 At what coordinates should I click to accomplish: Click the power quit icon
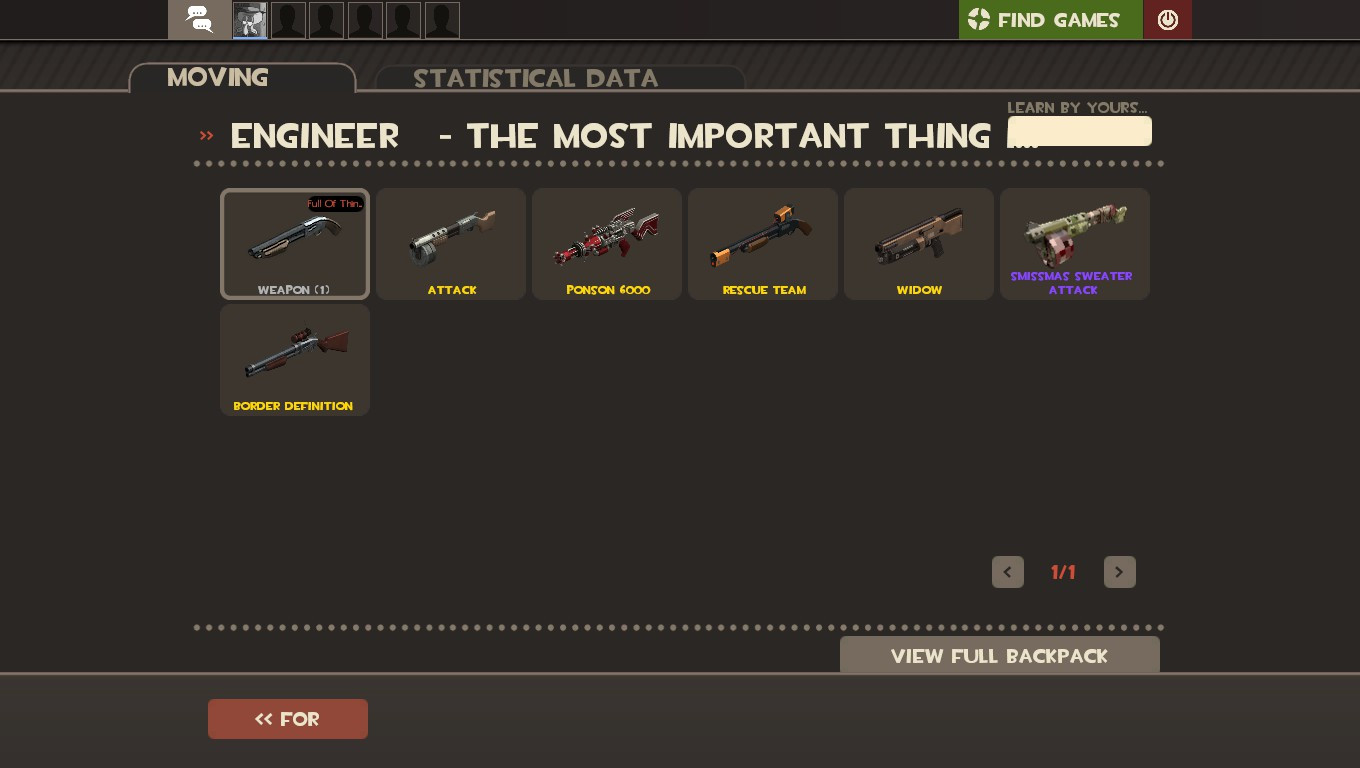[1167, 19]
